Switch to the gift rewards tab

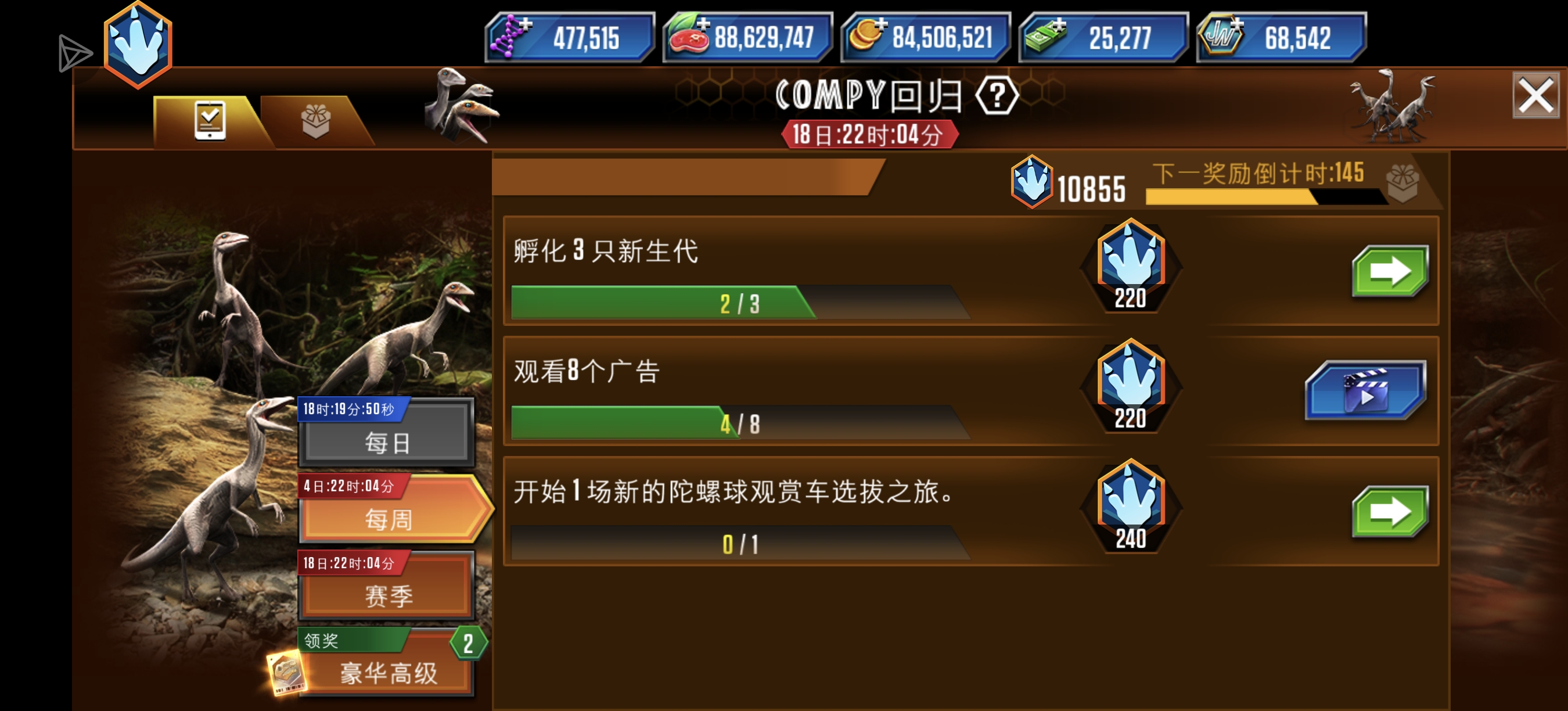click(x=316, y=120)
